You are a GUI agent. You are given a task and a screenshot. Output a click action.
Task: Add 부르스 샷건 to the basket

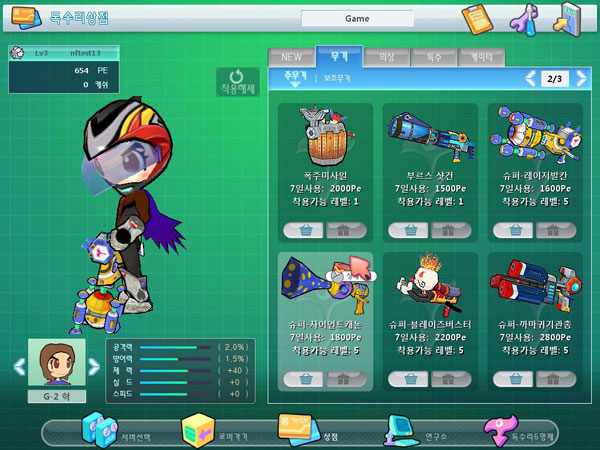click(x=407, y=230)
